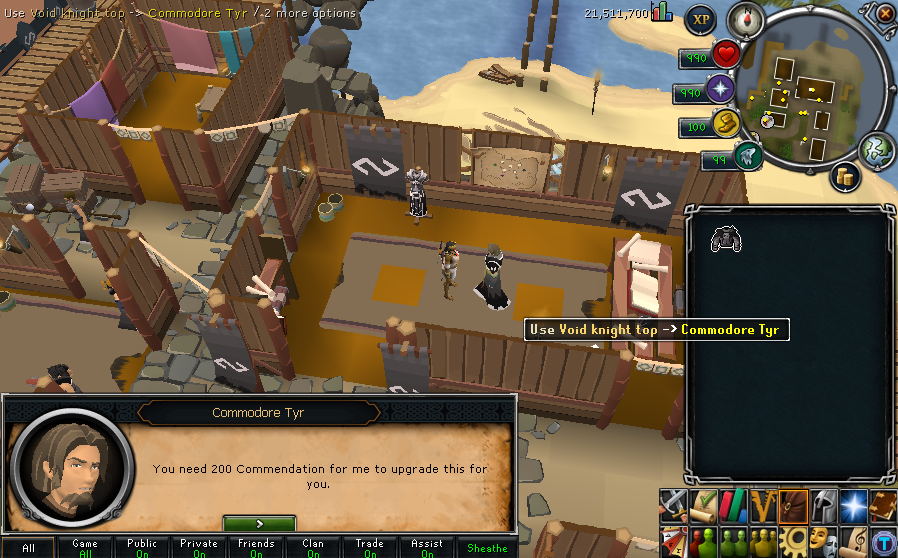Image resolution: width=898 pixels, height=558 pixels.
Task: Open the settings gear tab
Action: (x=793, y=542)
